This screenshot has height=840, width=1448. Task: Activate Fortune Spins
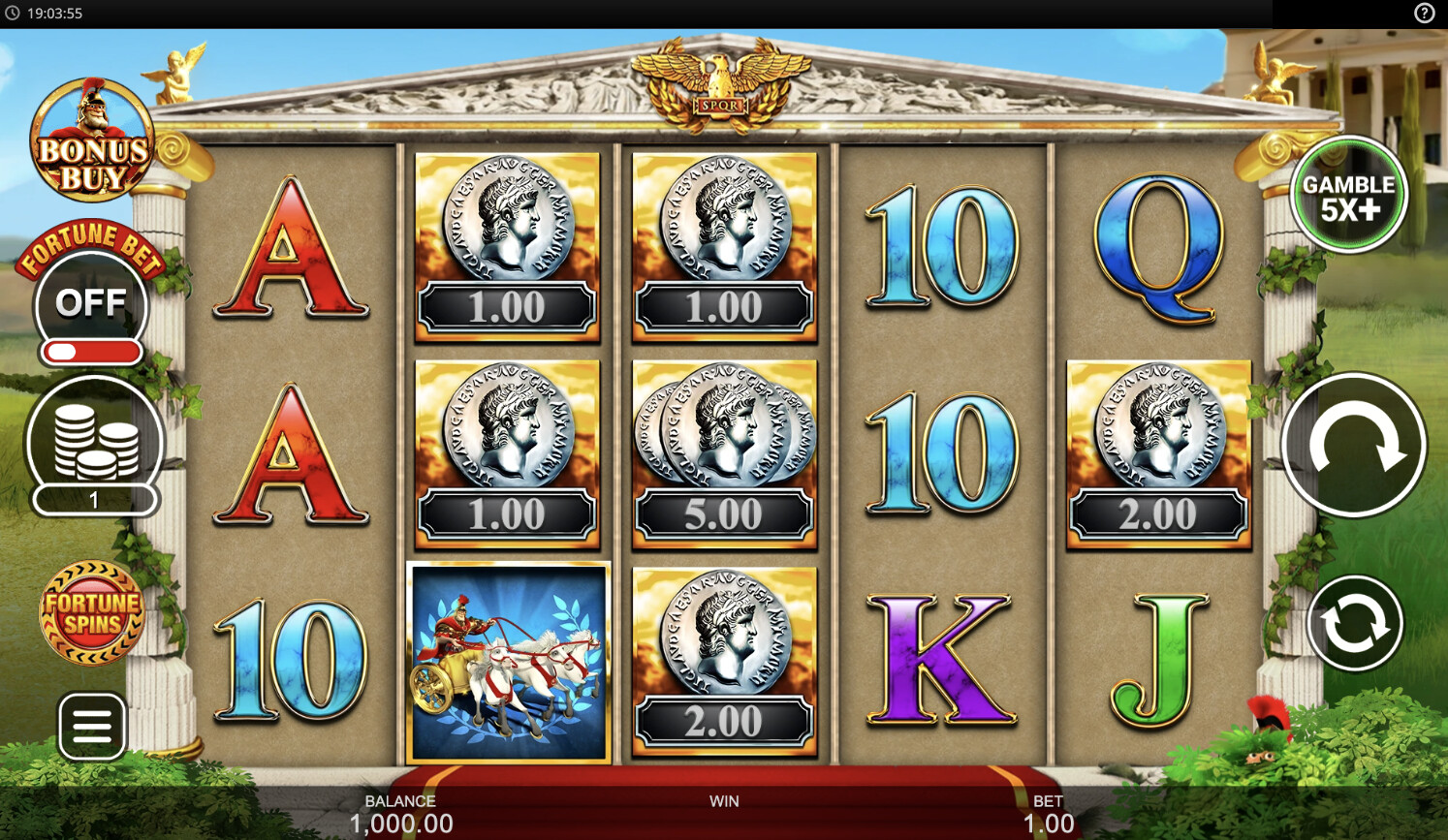[x=92, y=612]
